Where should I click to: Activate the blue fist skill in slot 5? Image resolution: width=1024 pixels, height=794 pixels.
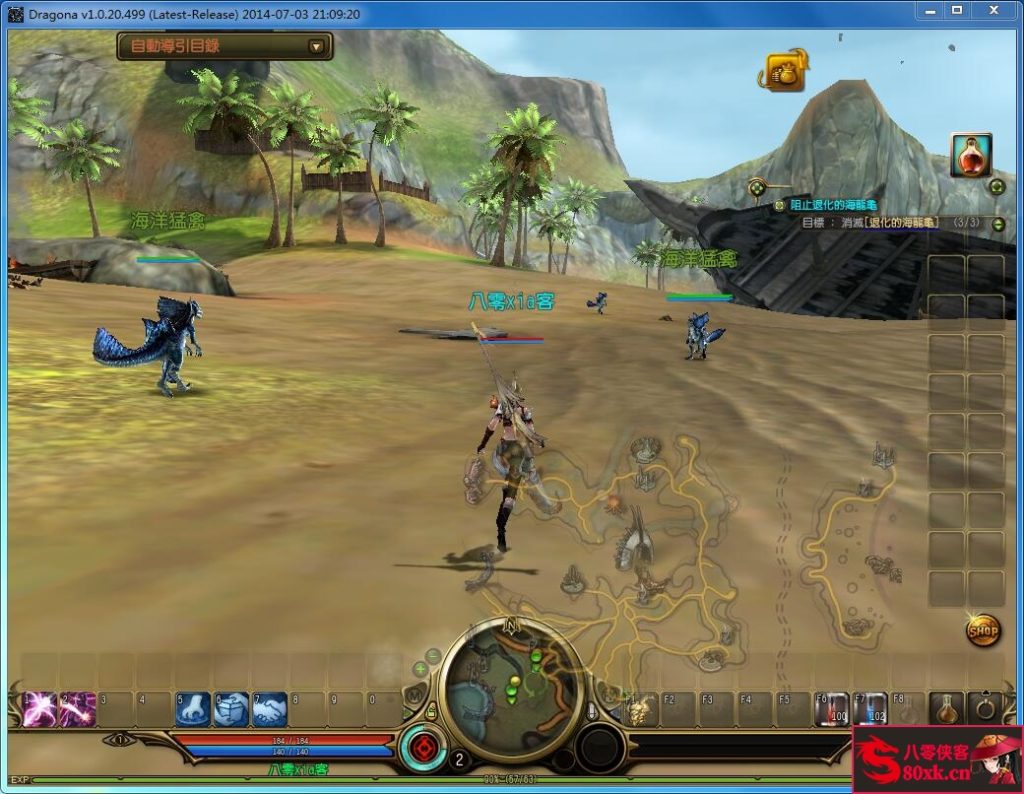193,709
